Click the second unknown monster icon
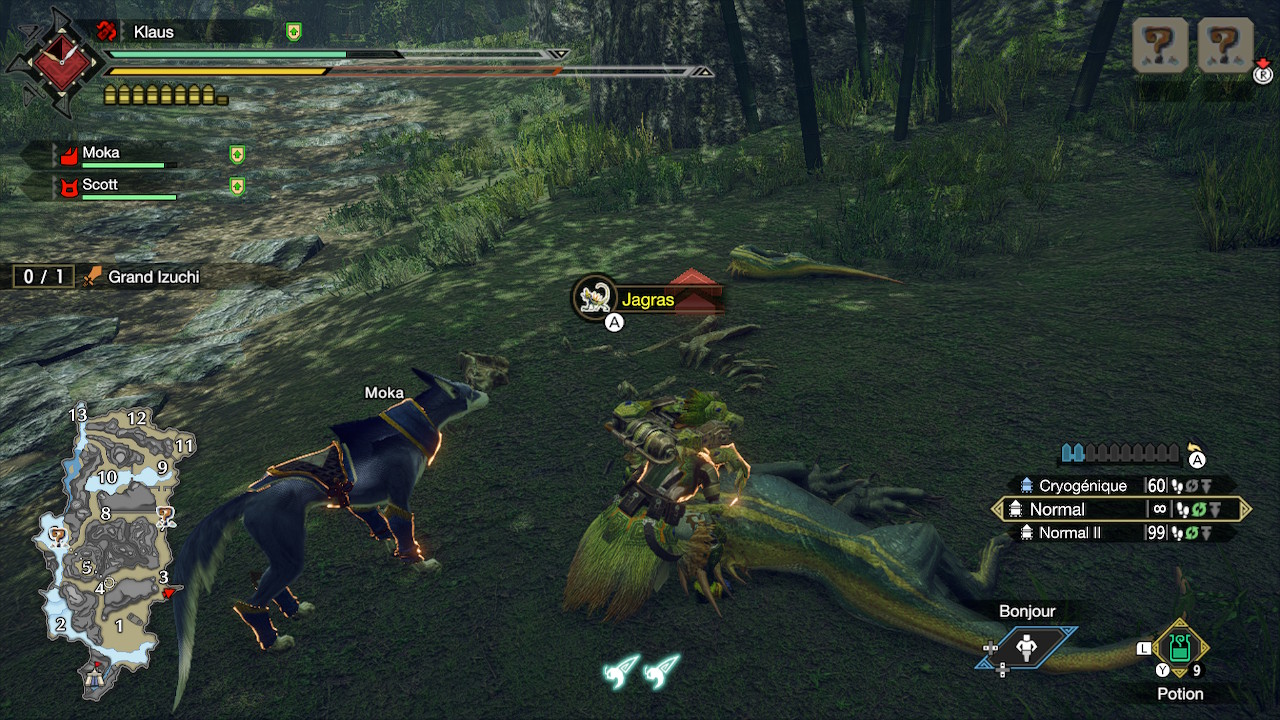This screenshot has width=1280, height=720. 1225,45
